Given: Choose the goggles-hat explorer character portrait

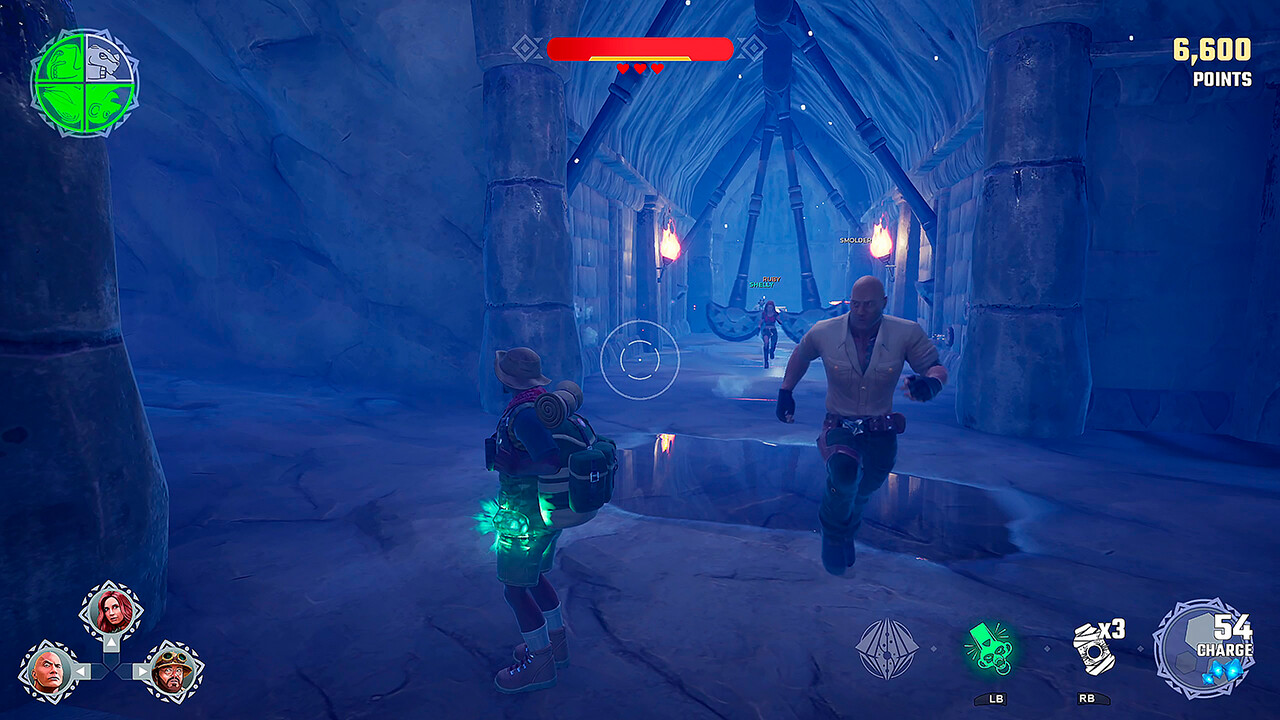Looking at the screenshot, I should (172, 670).
